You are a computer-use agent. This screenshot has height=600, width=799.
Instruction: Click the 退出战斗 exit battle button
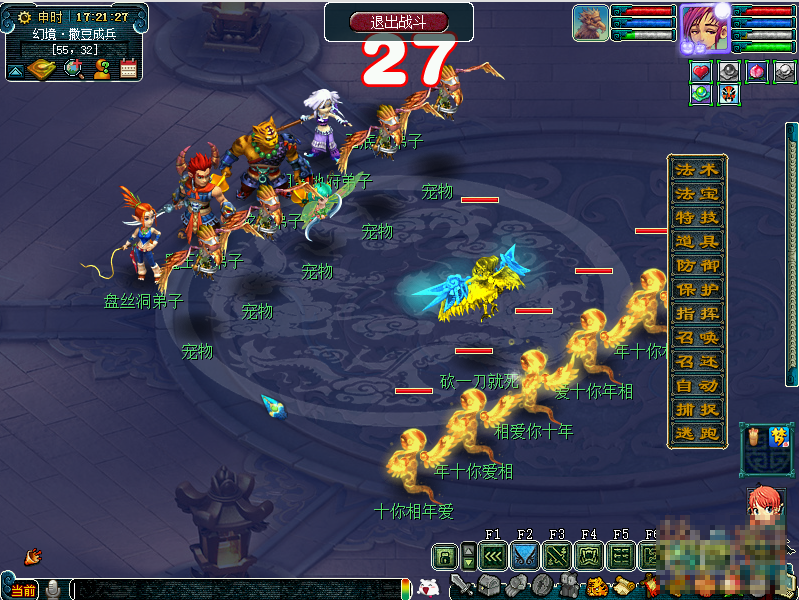coord(399,21)
